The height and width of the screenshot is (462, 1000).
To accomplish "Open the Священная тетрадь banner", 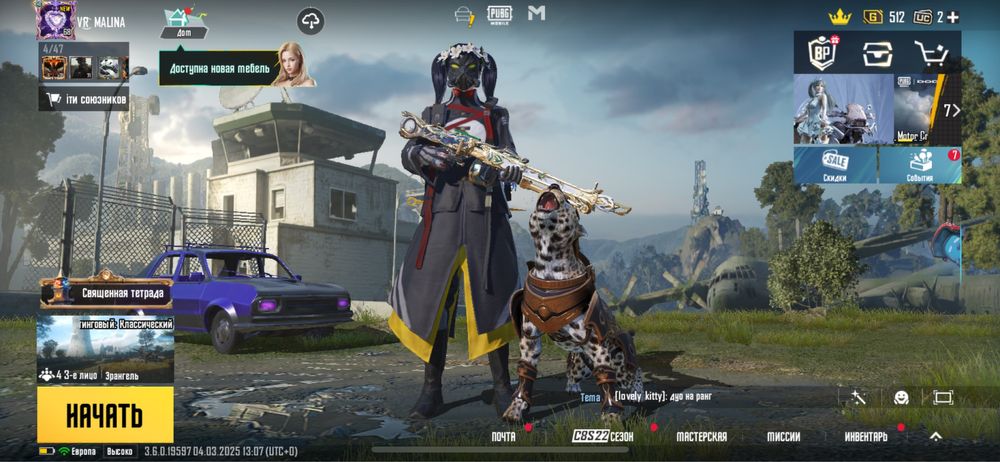I will (x=106, y=292).
